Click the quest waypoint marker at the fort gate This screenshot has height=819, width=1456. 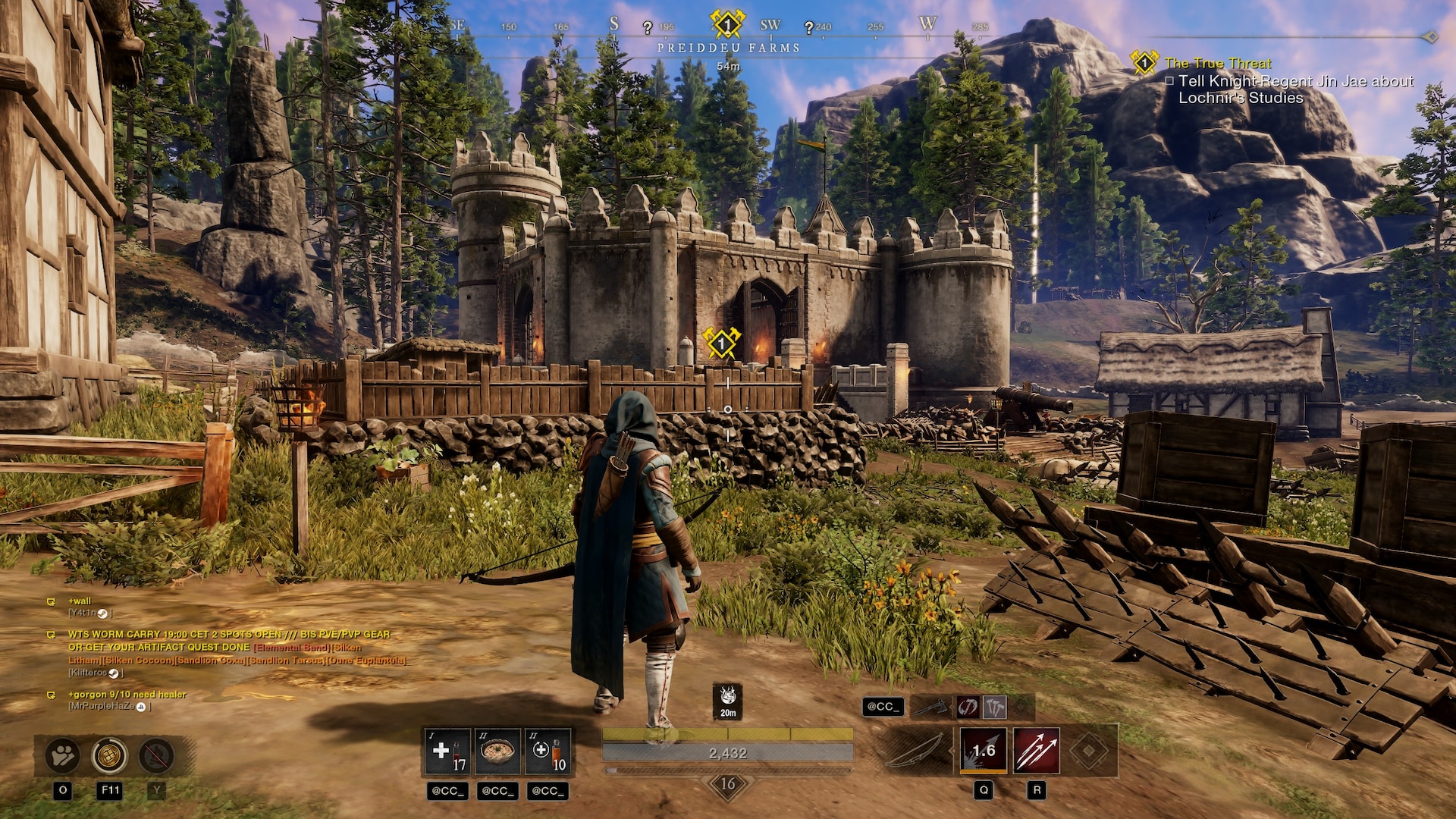(721, 344)
